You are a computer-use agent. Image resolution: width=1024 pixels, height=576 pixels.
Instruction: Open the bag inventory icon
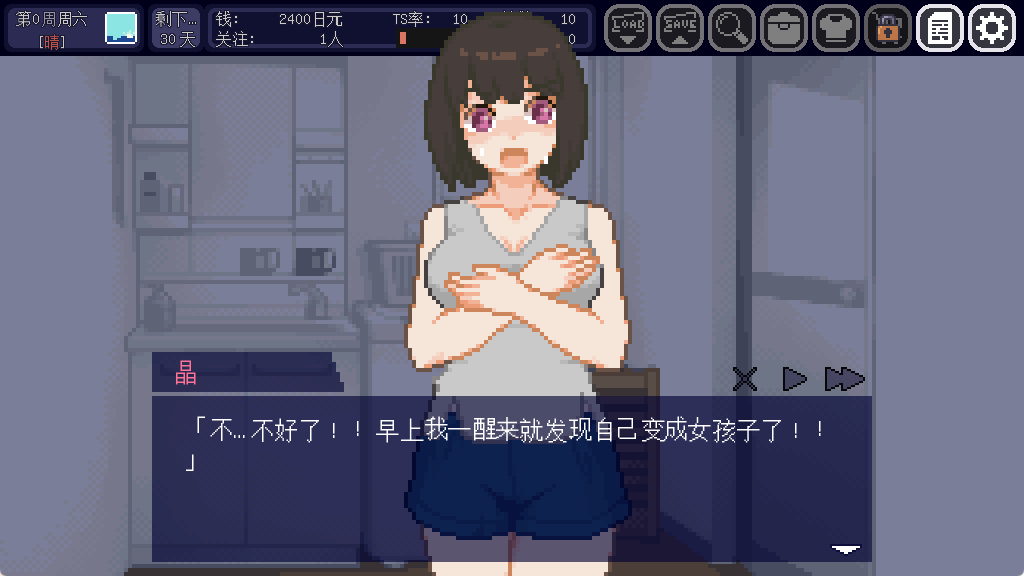783,28
